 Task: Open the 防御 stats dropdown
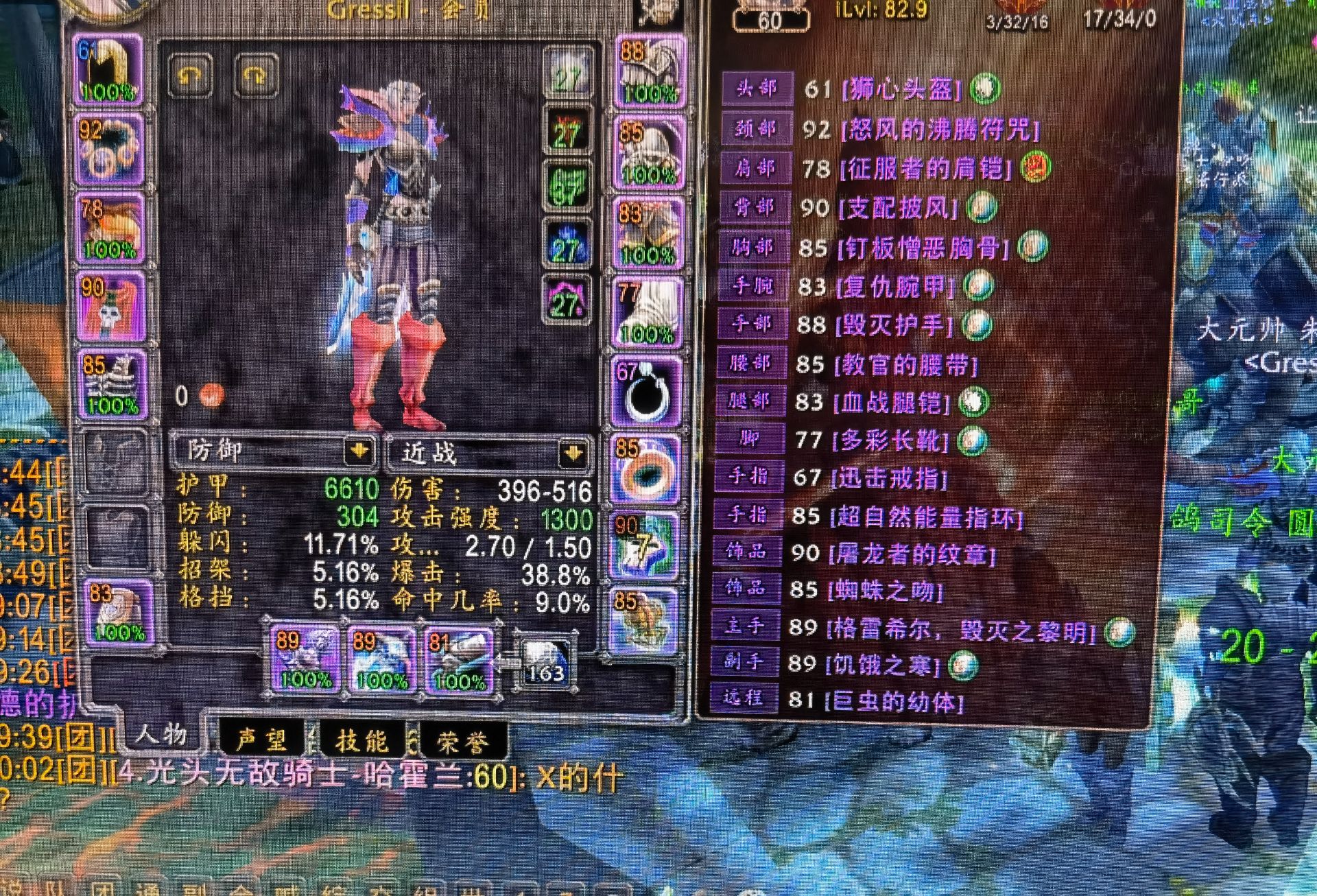coord(359,451)
